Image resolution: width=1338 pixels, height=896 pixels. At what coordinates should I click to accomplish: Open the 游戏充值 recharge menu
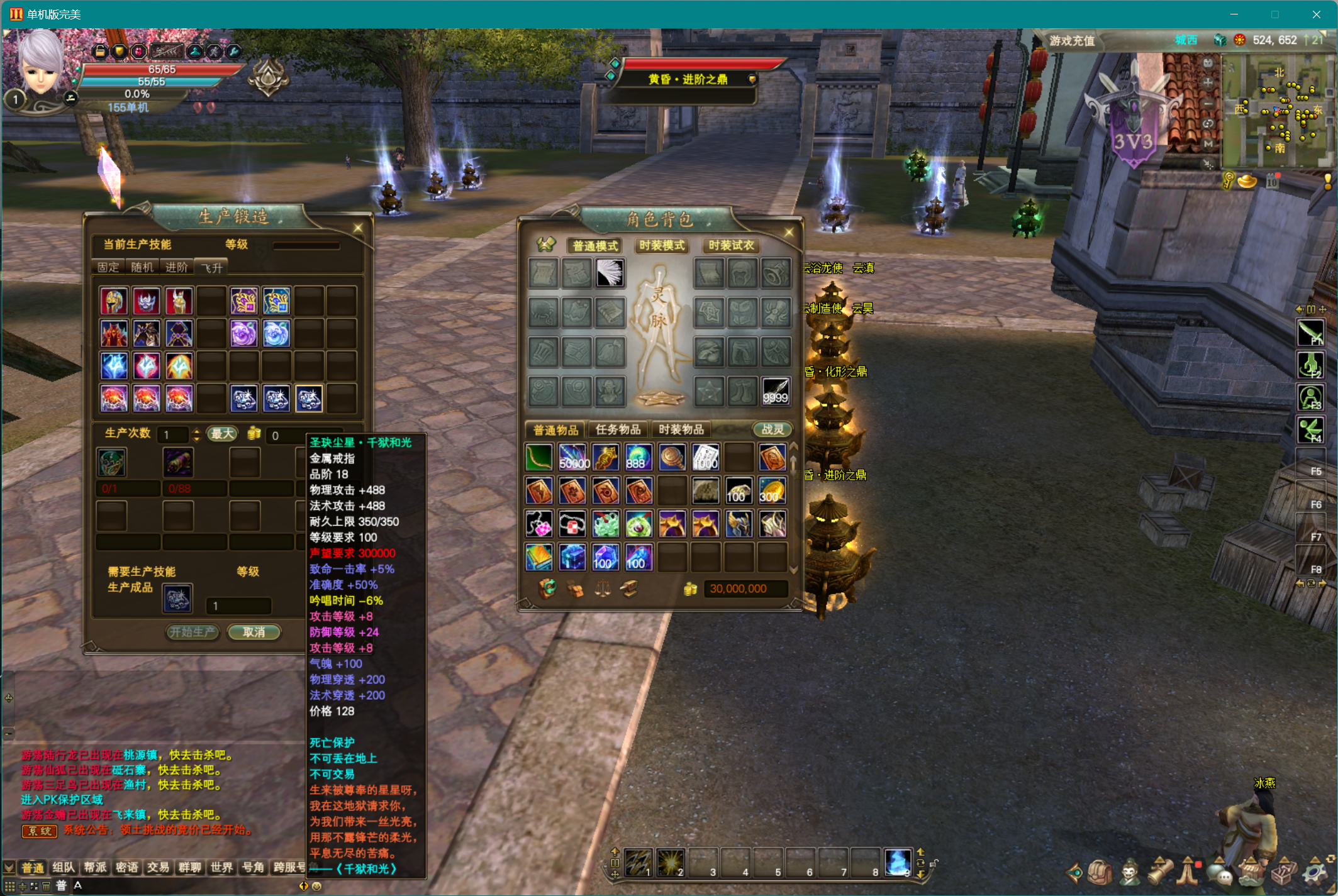point(1072,41)
